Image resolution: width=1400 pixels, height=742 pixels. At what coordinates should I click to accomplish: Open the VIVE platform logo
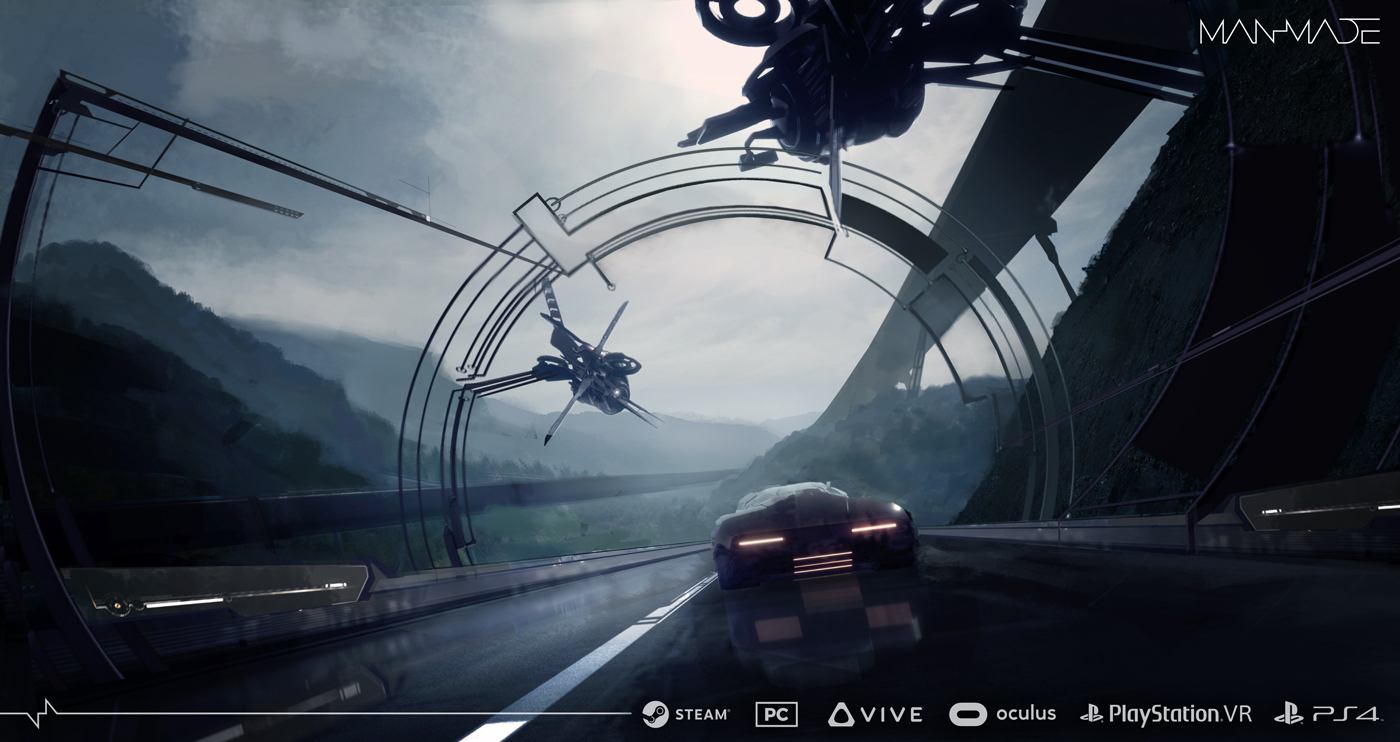click(875, 714)
